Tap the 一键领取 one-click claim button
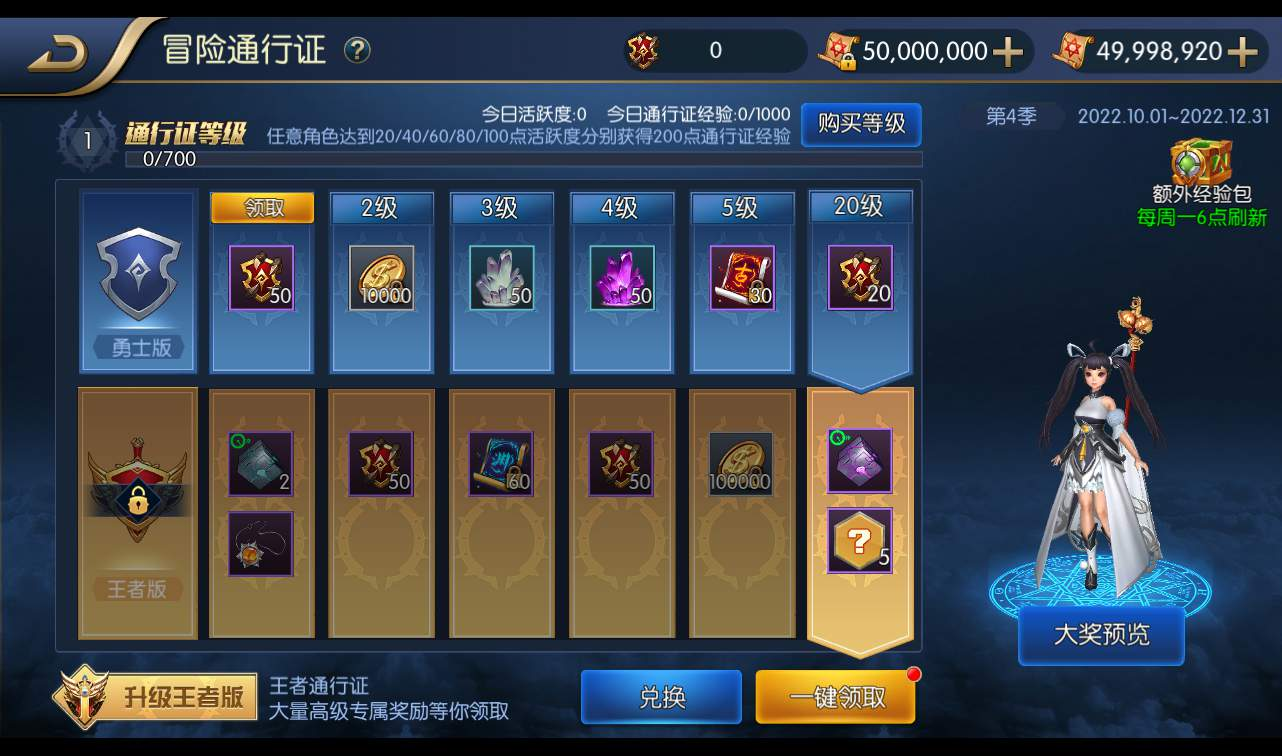The width and height of the screenshot is (1282, 756). pyautogui.click(x=836, y=698)
